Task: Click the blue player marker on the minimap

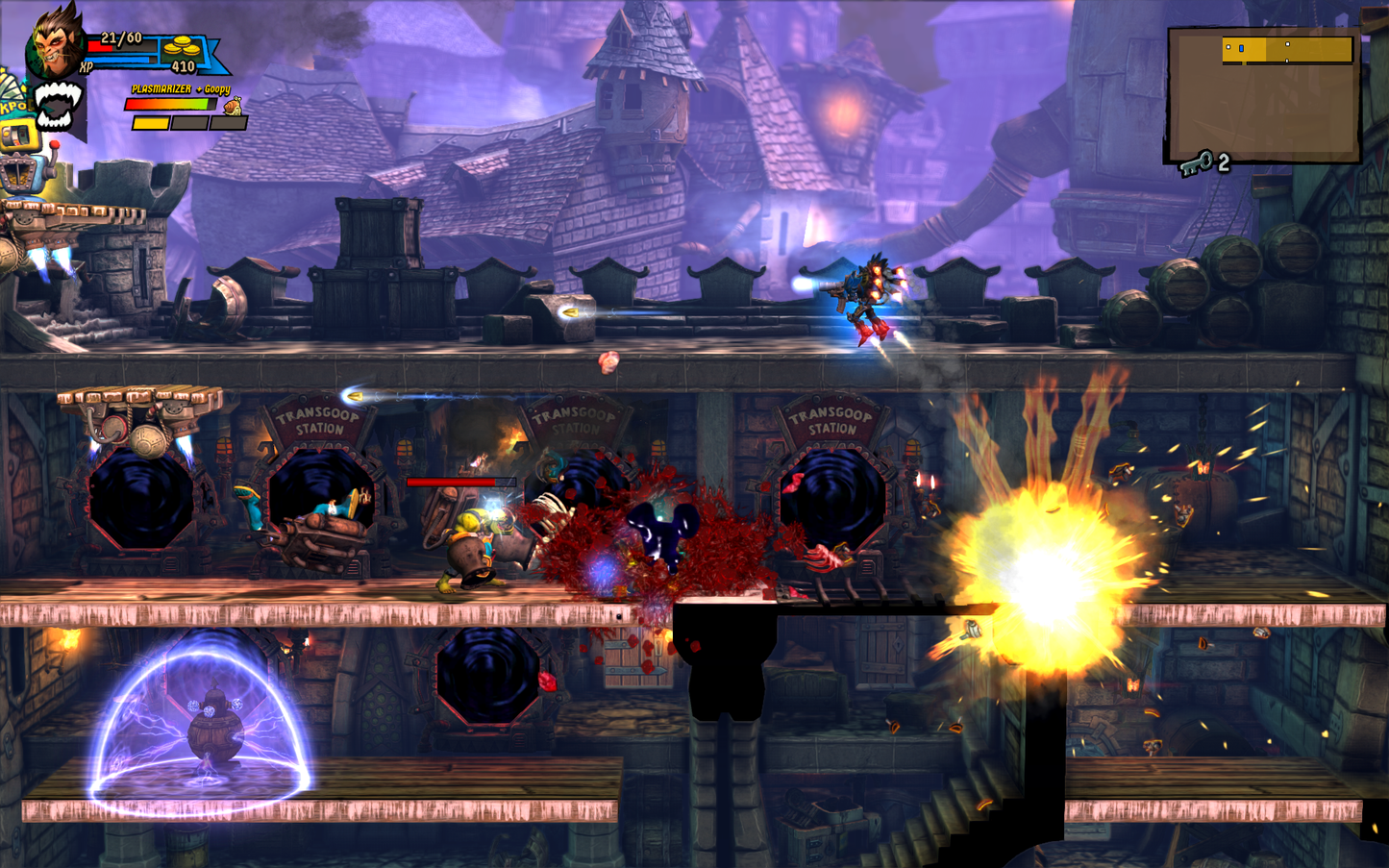Action: pyautogui.click(x=1241, y=48)
